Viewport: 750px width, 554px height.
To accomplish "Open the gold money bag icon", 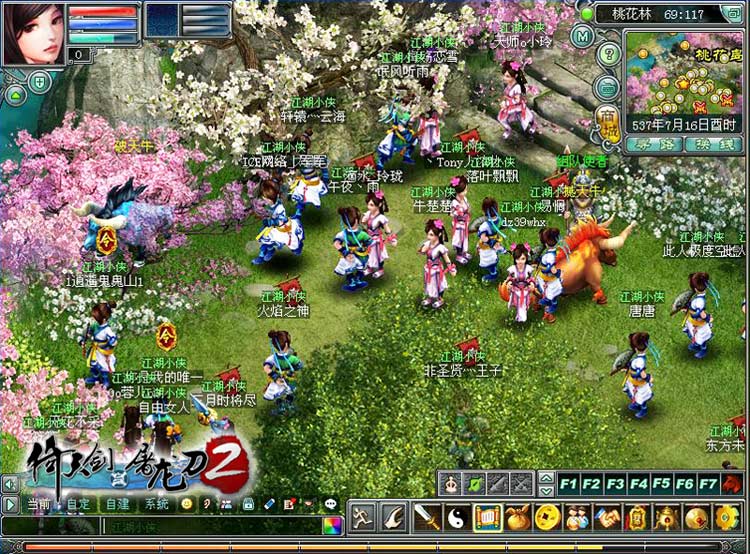I will click(x=516, y=517).
